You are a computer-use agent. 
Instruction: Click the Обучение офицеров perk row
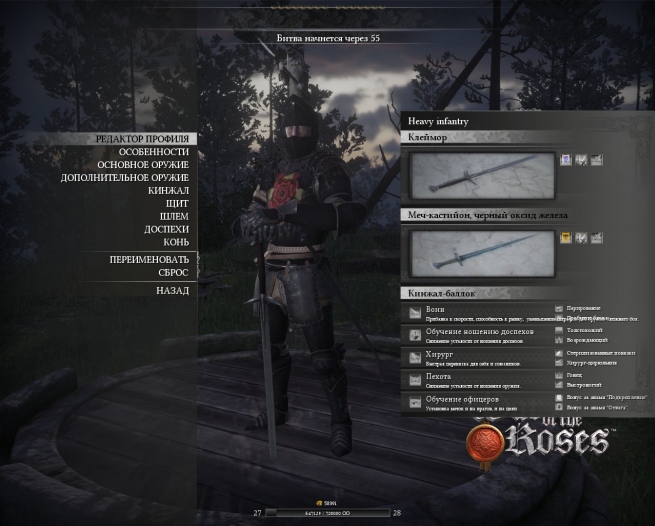point(478,402)
